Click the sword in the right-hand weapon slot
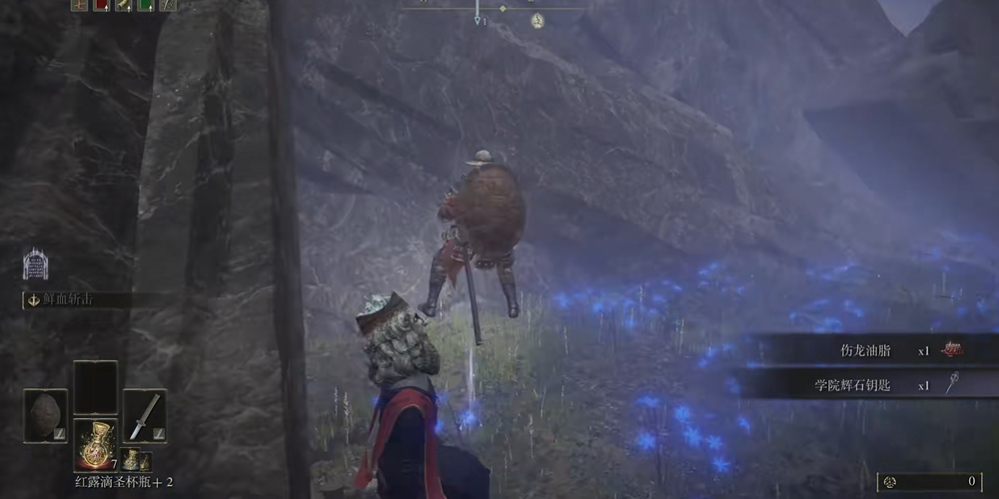Viewport: 999px width, 499px height. [x=144, y=415]
